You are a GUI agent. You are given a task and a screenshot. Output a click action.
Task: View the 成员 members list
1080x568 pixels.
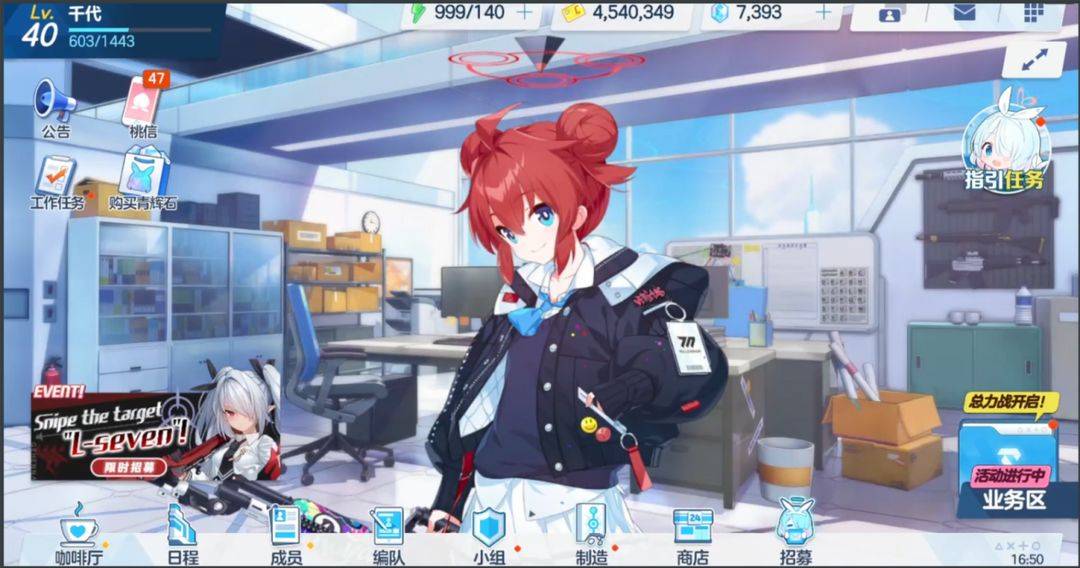click(x=286, y=535)
